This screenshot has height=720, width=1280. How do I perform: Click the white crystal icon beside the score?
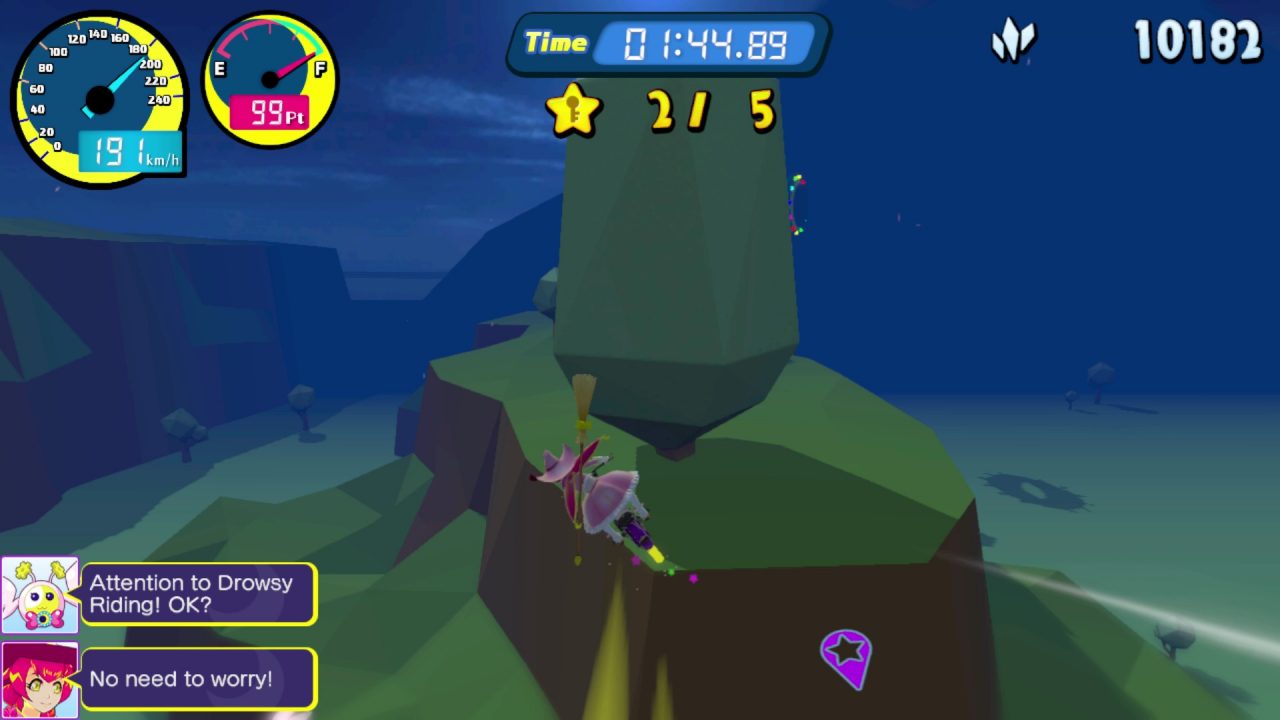tap(1013, 42)
